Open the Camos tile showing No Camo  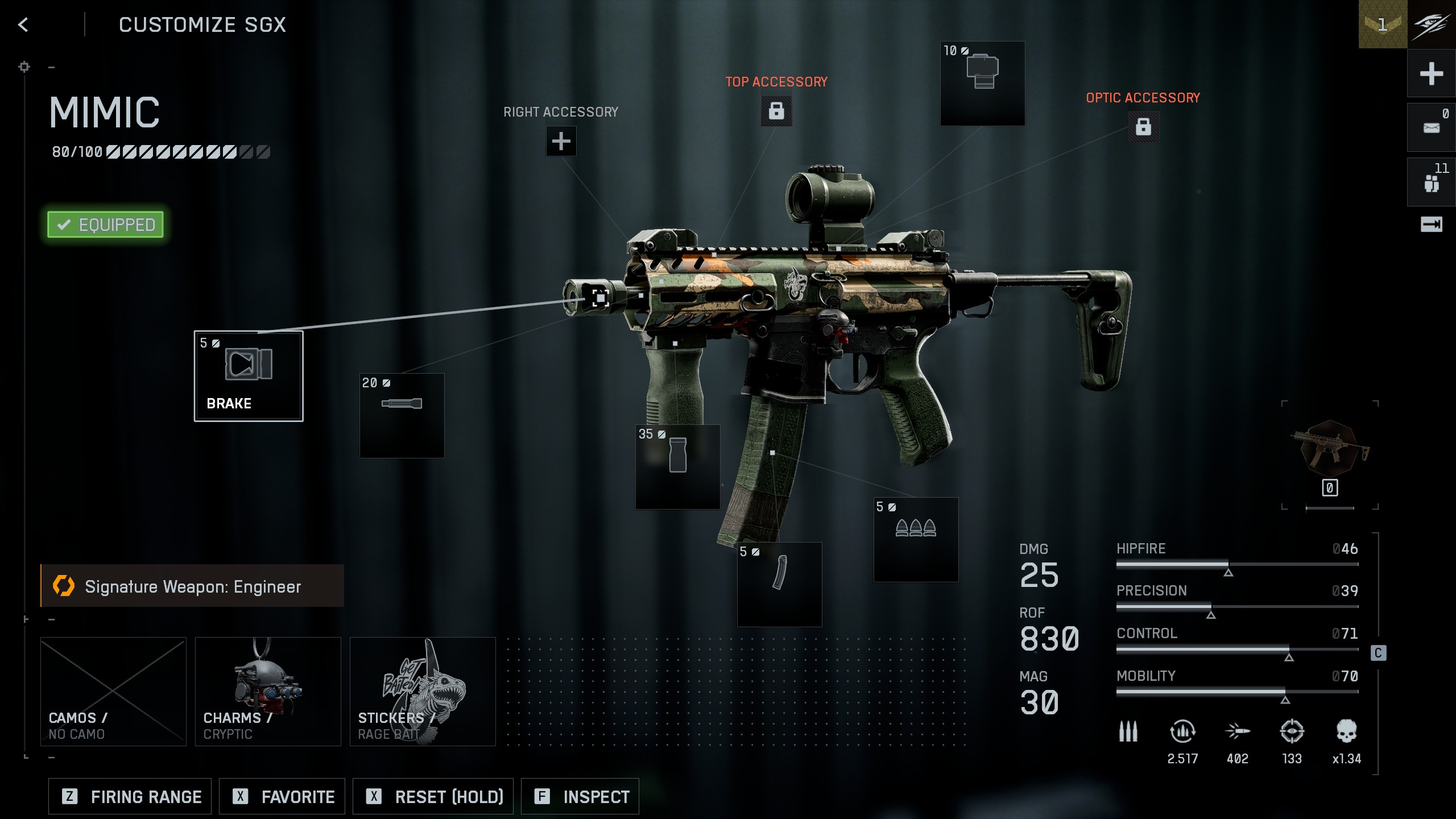click(113, 691)
